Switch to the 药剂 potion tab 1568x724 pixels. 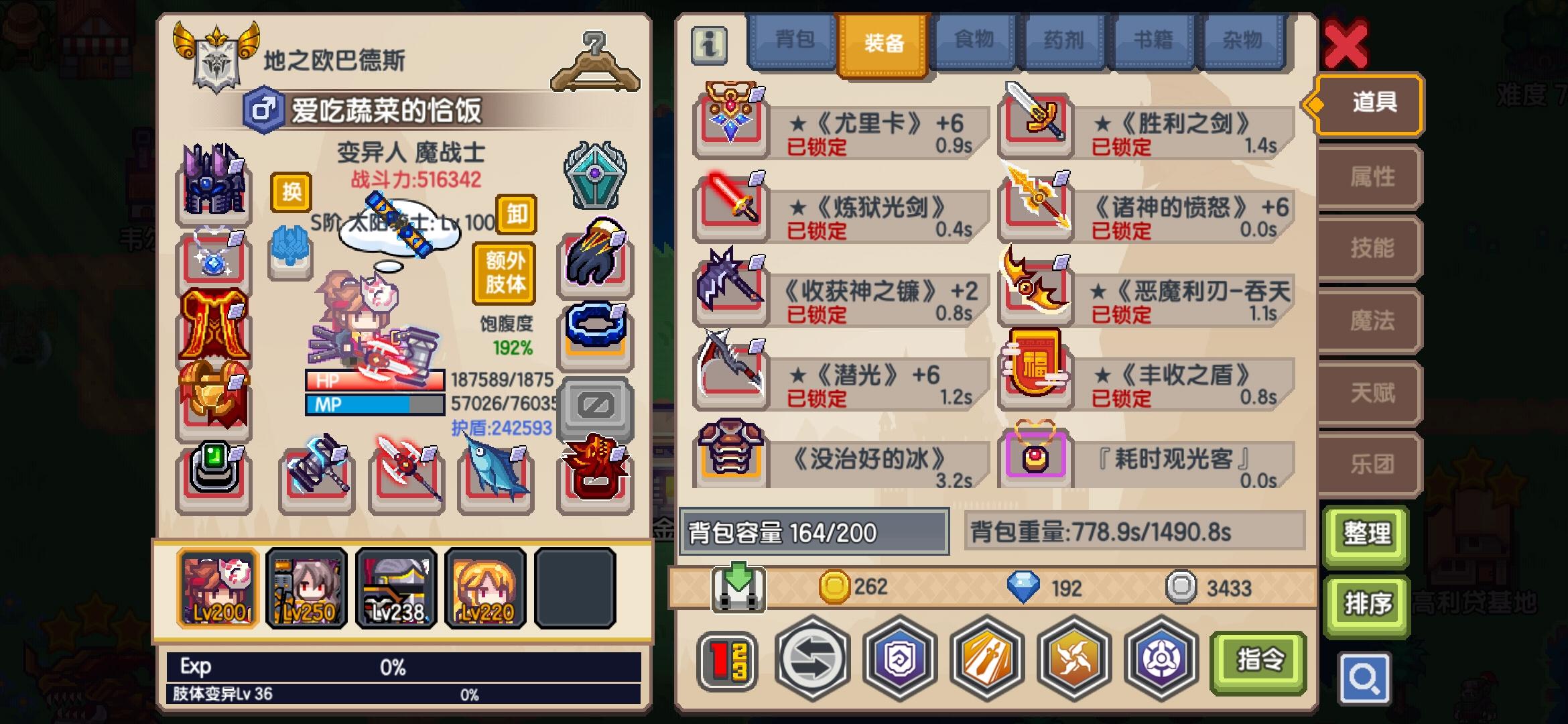click(x=1064, y=40)
